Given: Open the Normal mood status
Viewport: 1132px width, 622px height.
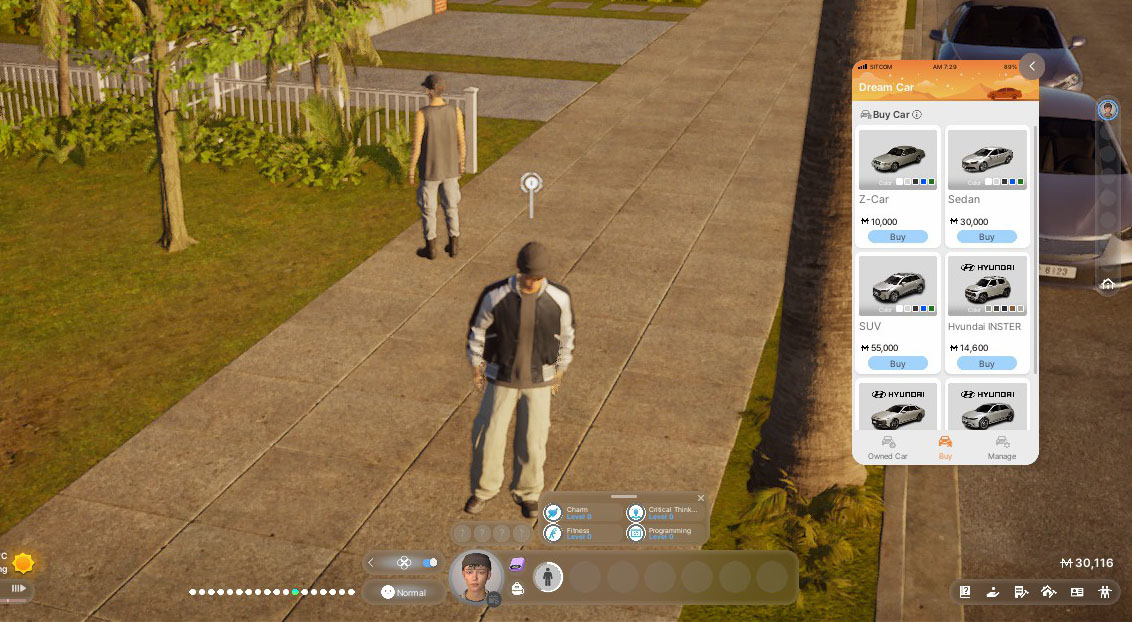Looking at the screenshot, I should [x=403, y=592].
